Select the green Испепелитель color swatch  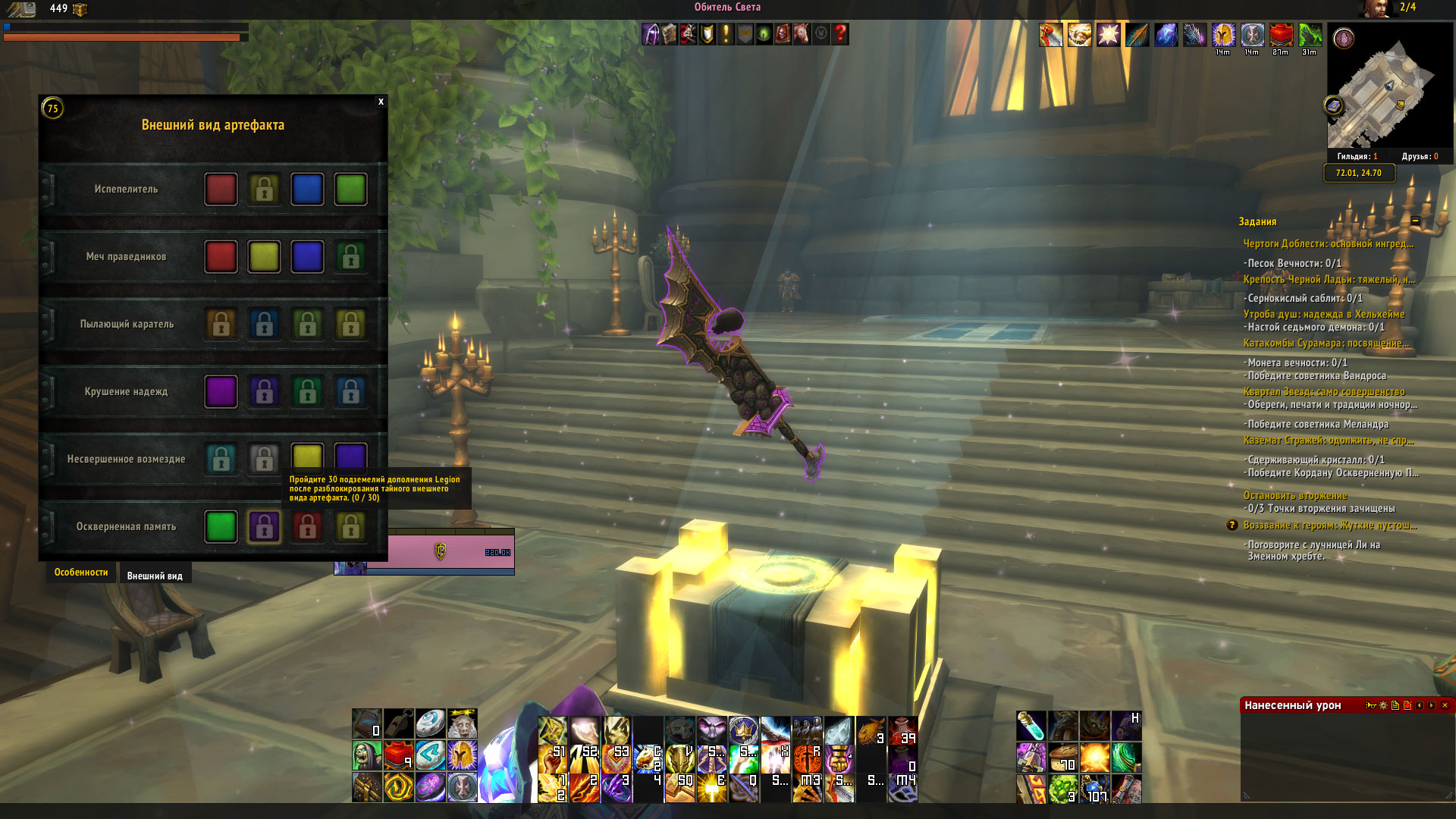(x=350, y=190)
